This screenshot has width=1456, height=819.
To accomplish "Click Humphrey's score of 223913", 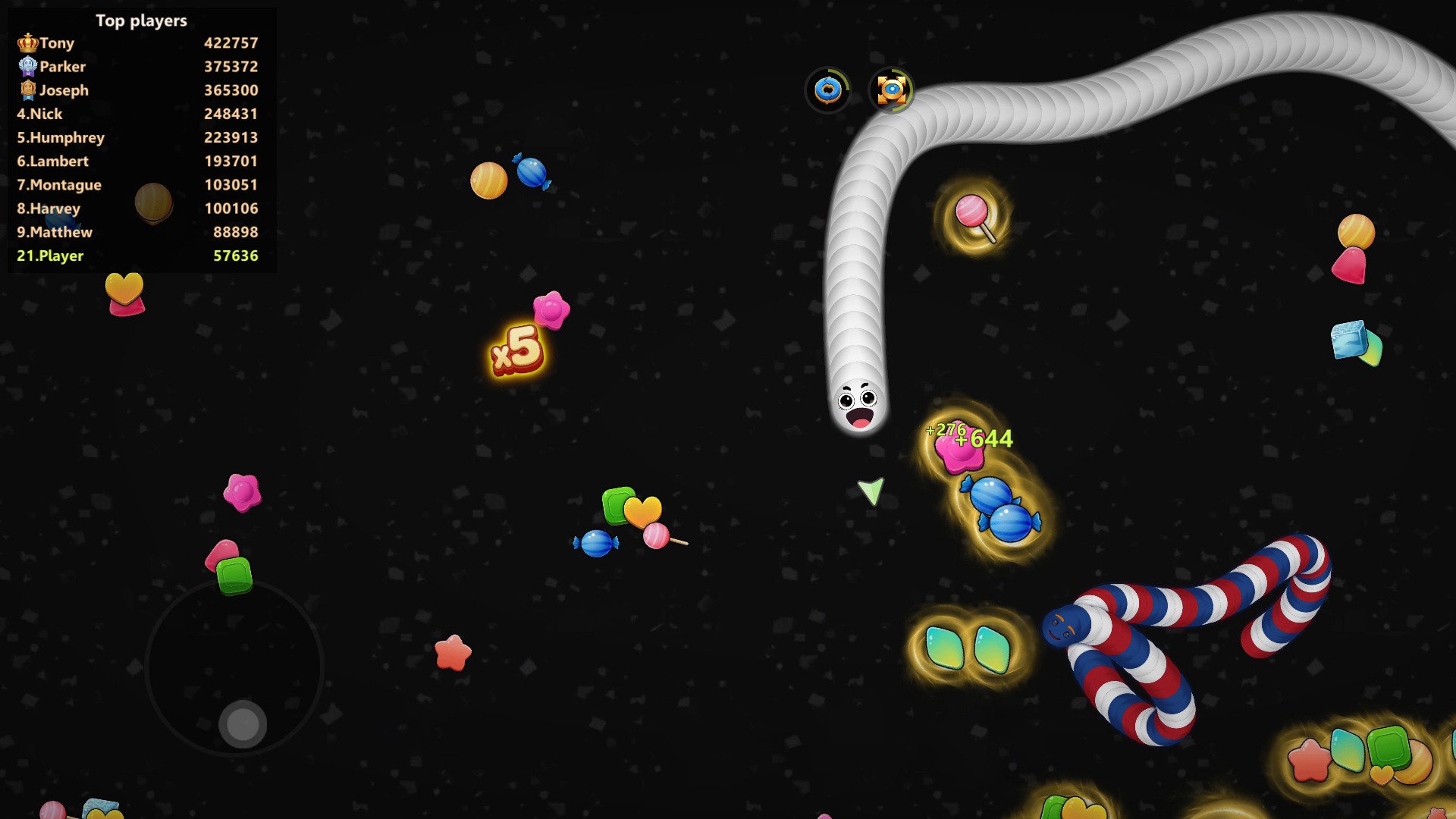I will pyautogui.click(x=231, y=137).
